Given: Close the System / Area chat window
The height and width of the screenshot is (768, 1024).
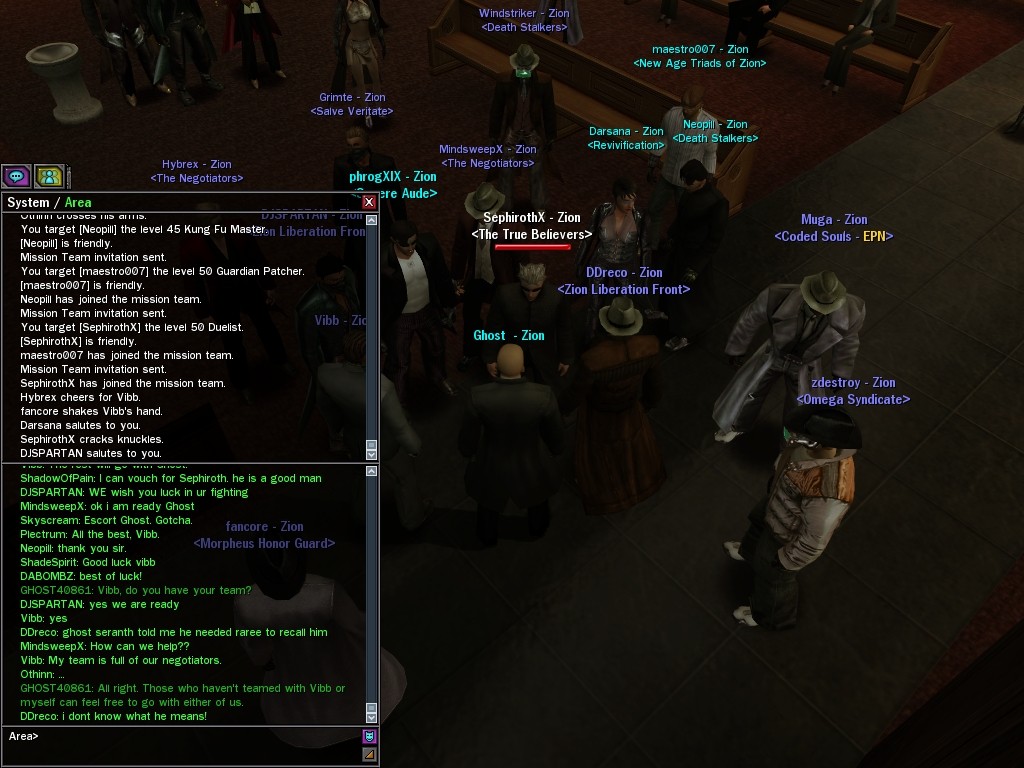Looking at the screenshot, I should 369,202.
